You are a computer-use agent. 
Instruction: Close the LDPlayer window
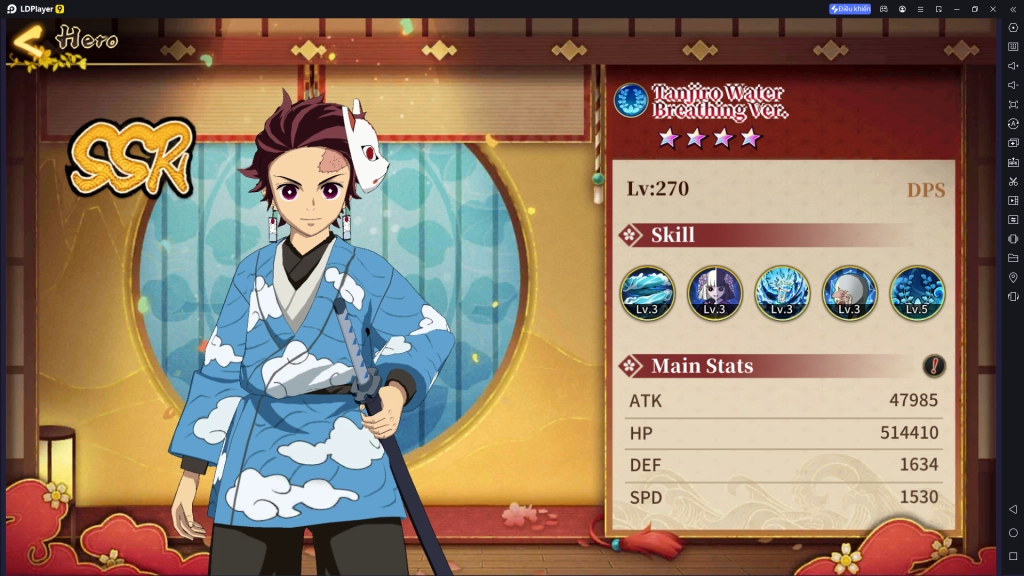click(993, 9)
